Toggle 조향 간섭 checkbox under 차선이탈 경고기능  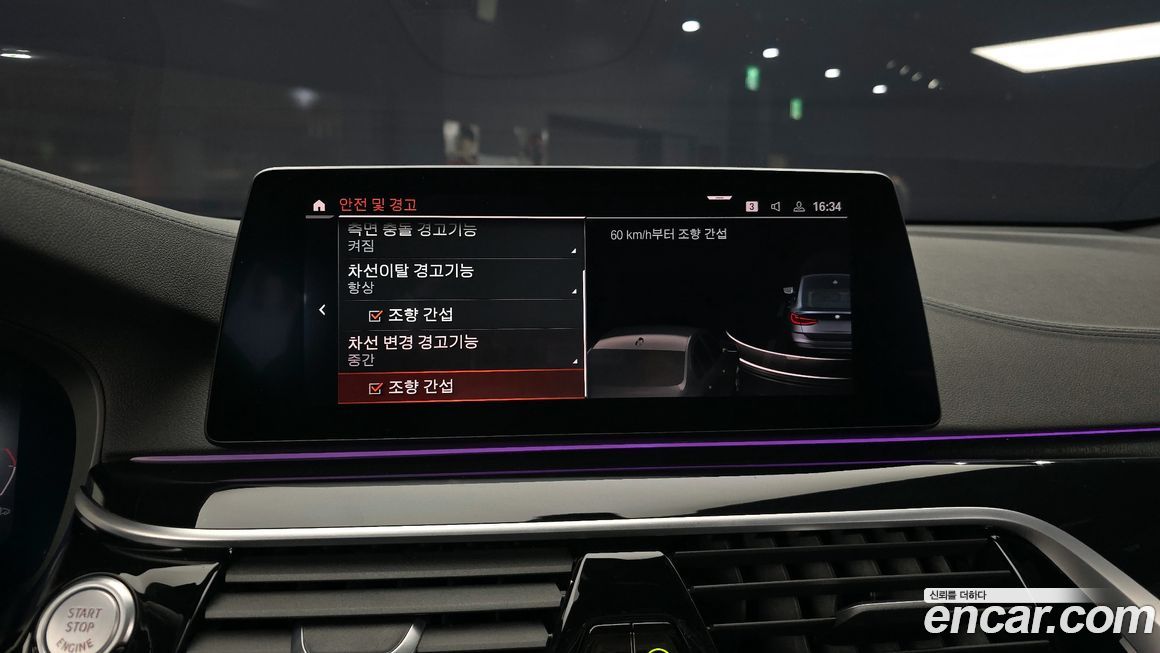tap(376, 316)
